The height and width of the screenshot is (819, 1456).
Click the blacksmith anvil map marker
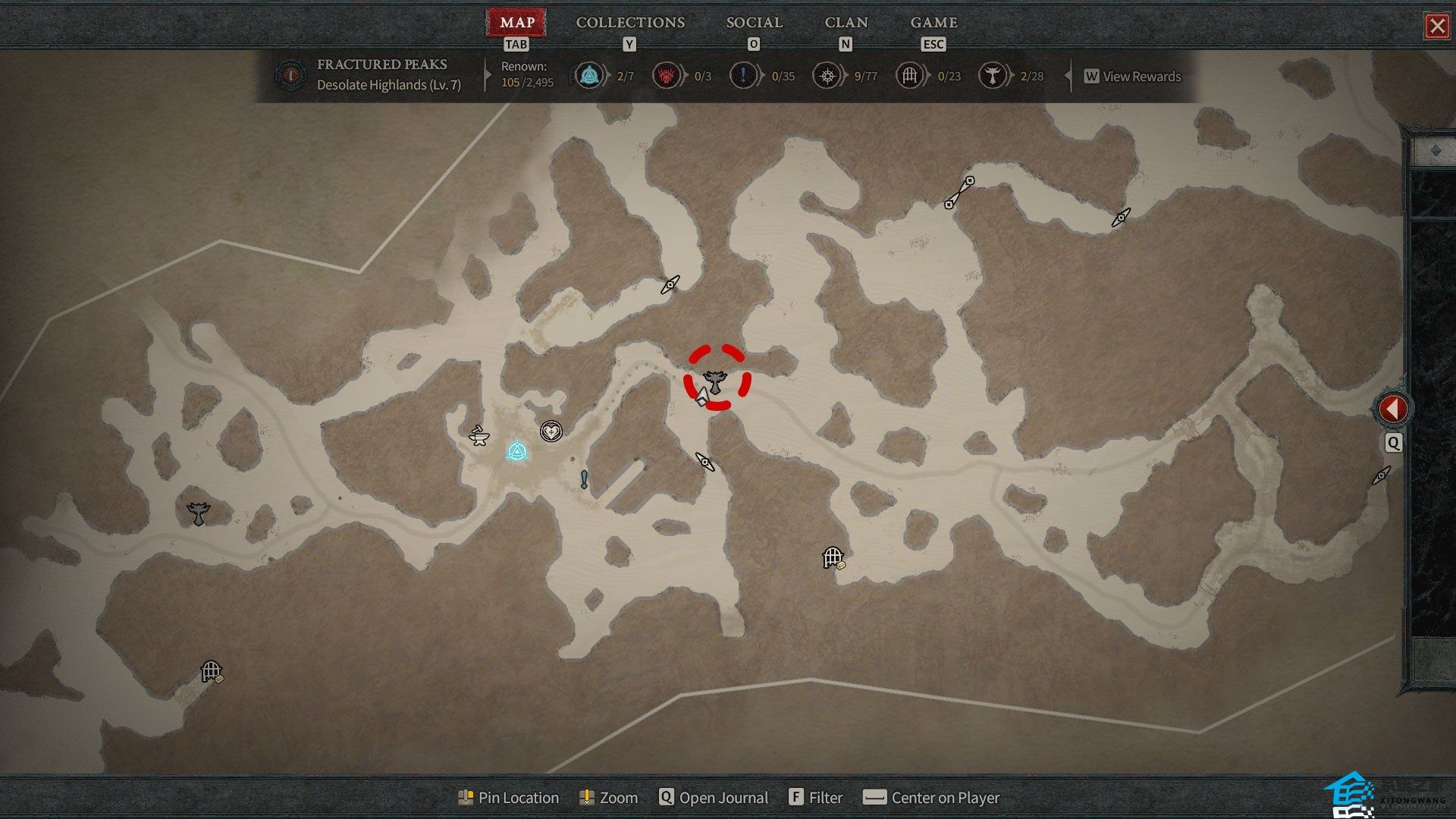click(479, 435)
